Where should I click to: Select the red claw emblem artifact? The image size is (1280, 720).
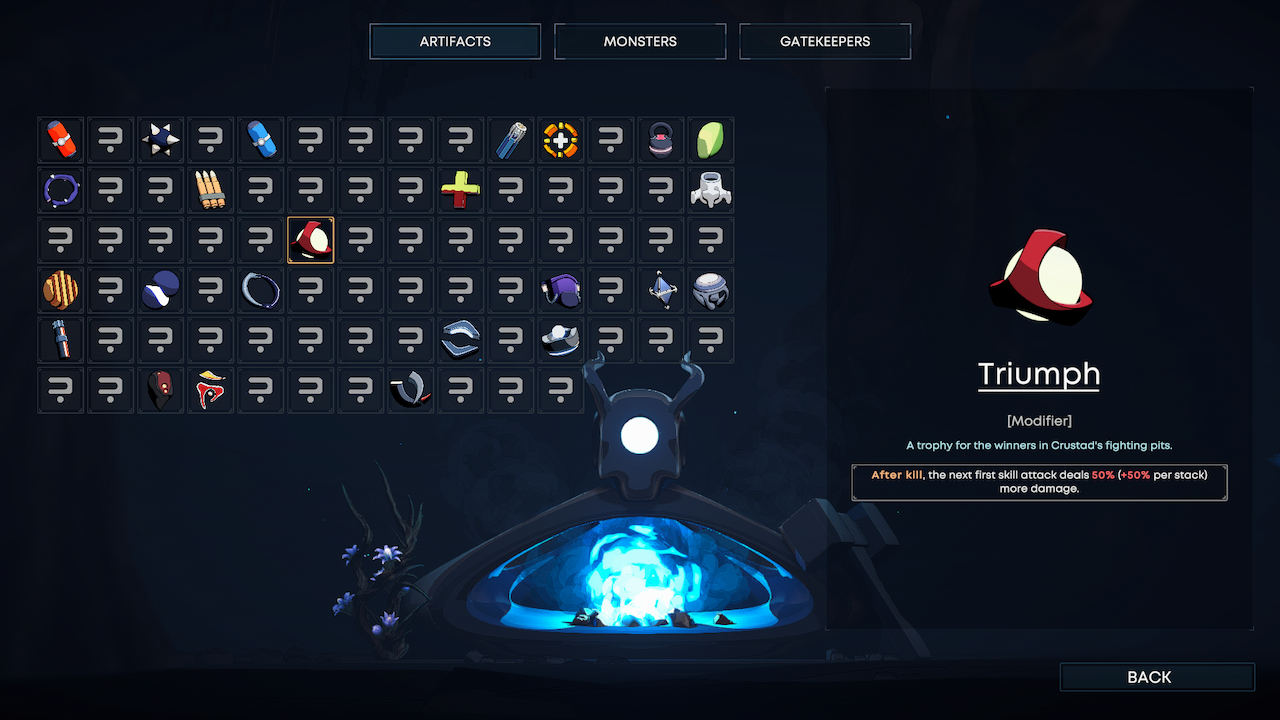pyautogui.click(x=211, y=389)
